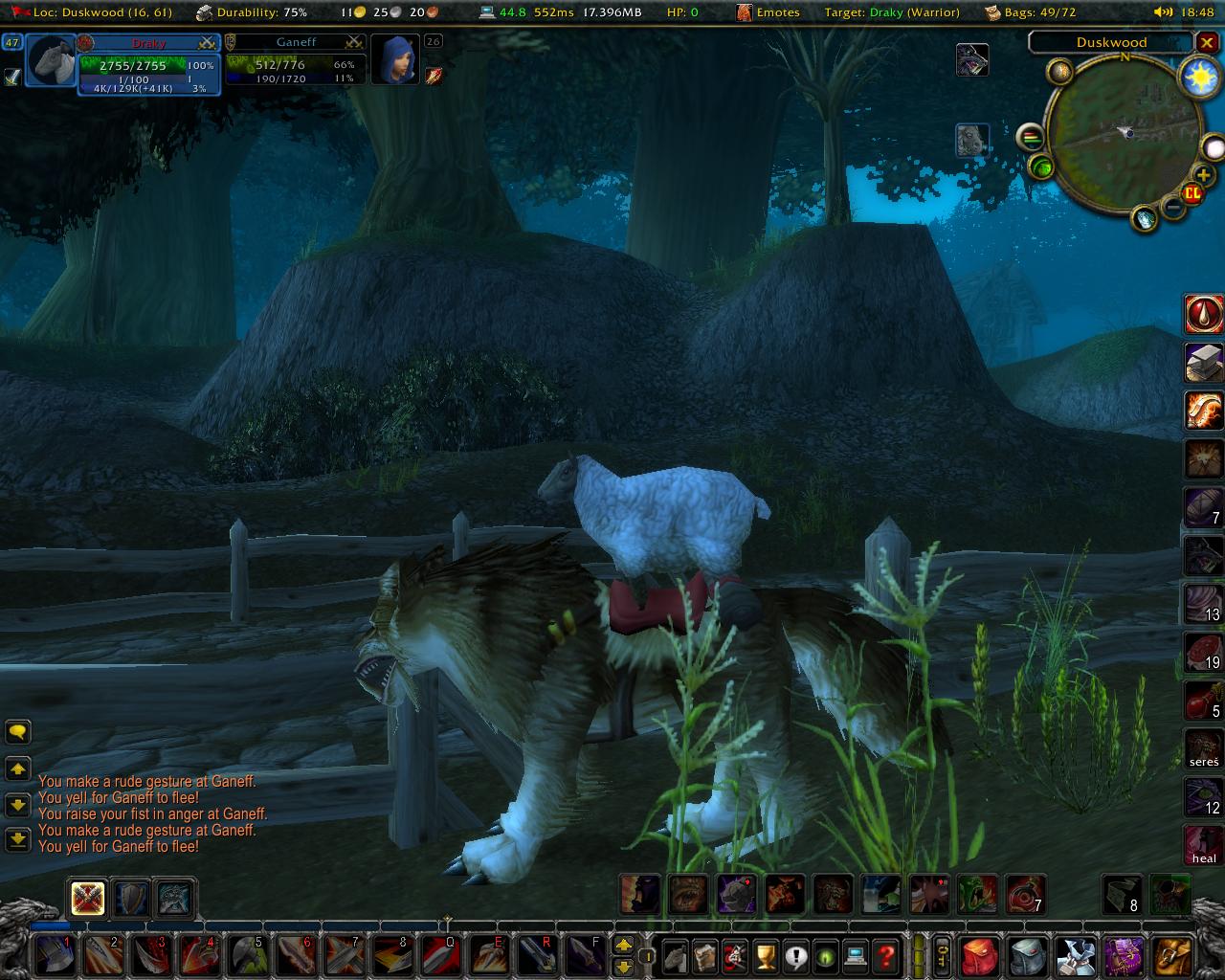Image resolution: width=1225 pixels, height=980 pixels.
Task: Open the red CL minimap button
Action: coord(1192,192)
